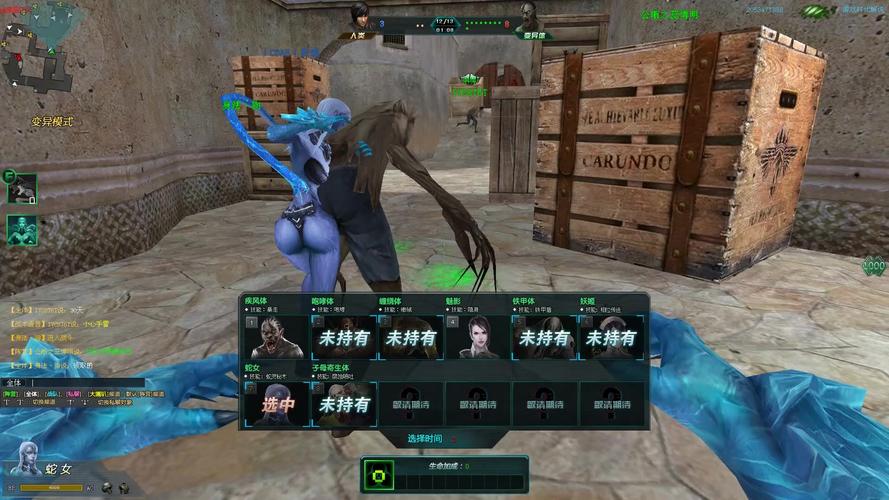
Task: Select the 子母寄生体 mutant slot
Action: pos(344,404)
